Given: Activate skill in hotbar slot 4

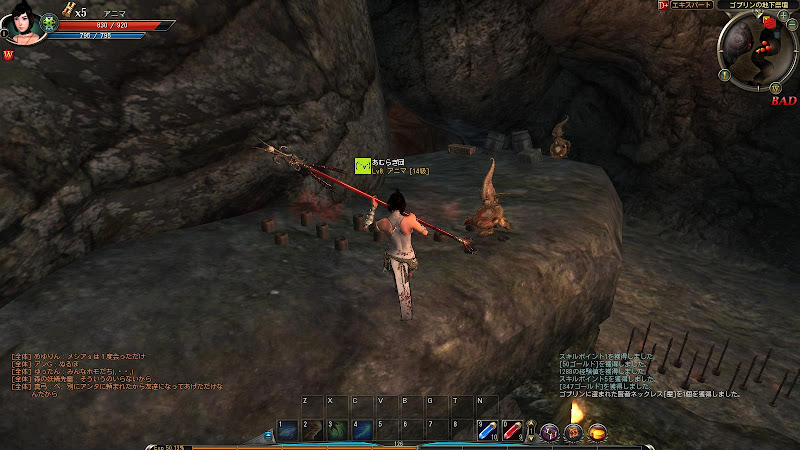Looking at the screenshot, I should 361,428.
